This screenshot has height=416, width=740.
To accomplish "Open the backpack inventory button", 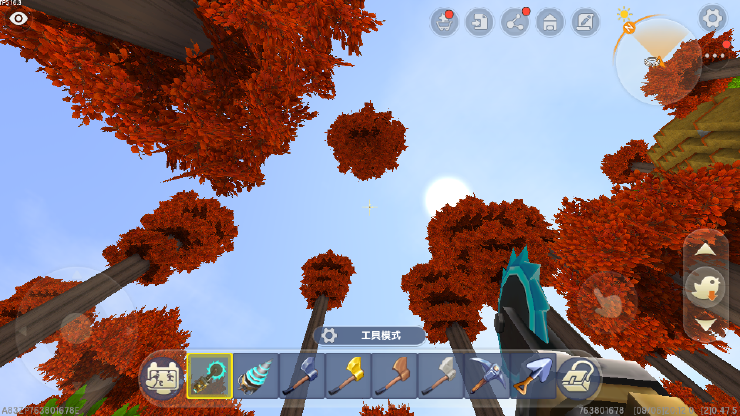I will pyautogui.click(x=578, y=377).
